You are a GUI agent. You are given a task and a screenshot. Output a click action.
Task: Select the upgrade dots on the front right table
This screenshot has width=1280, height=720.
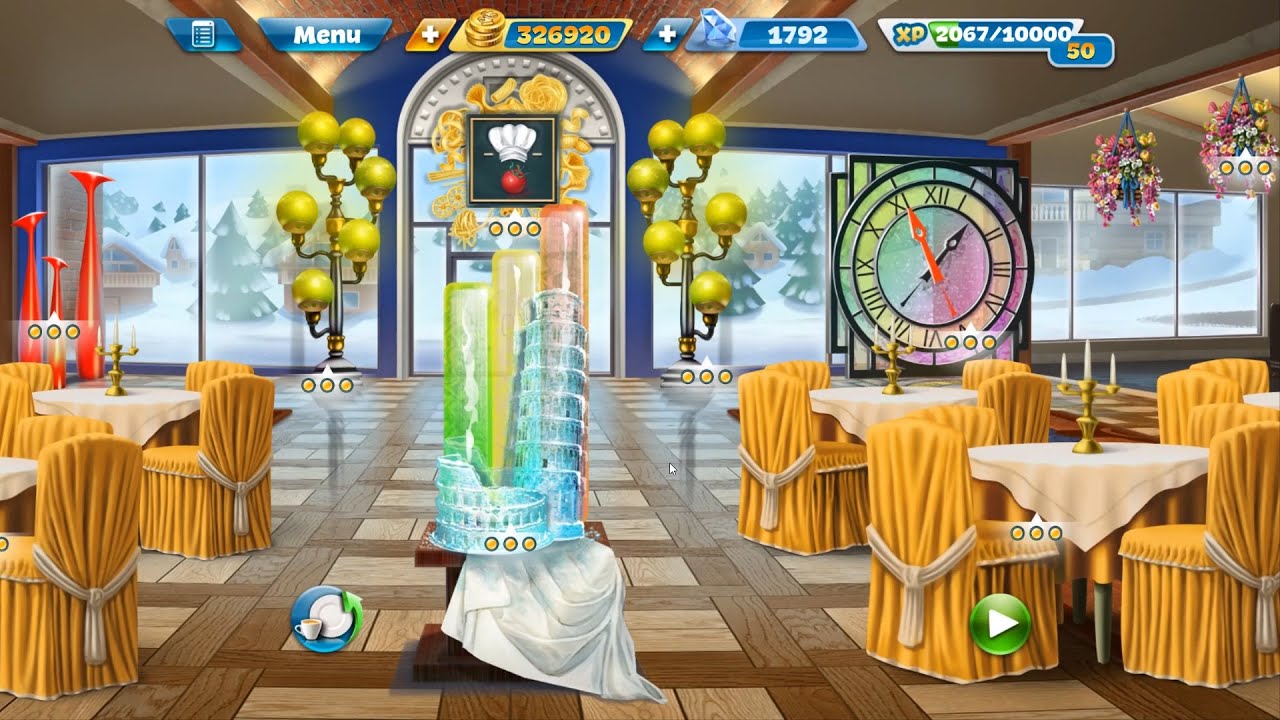[x=1036, y=533]
